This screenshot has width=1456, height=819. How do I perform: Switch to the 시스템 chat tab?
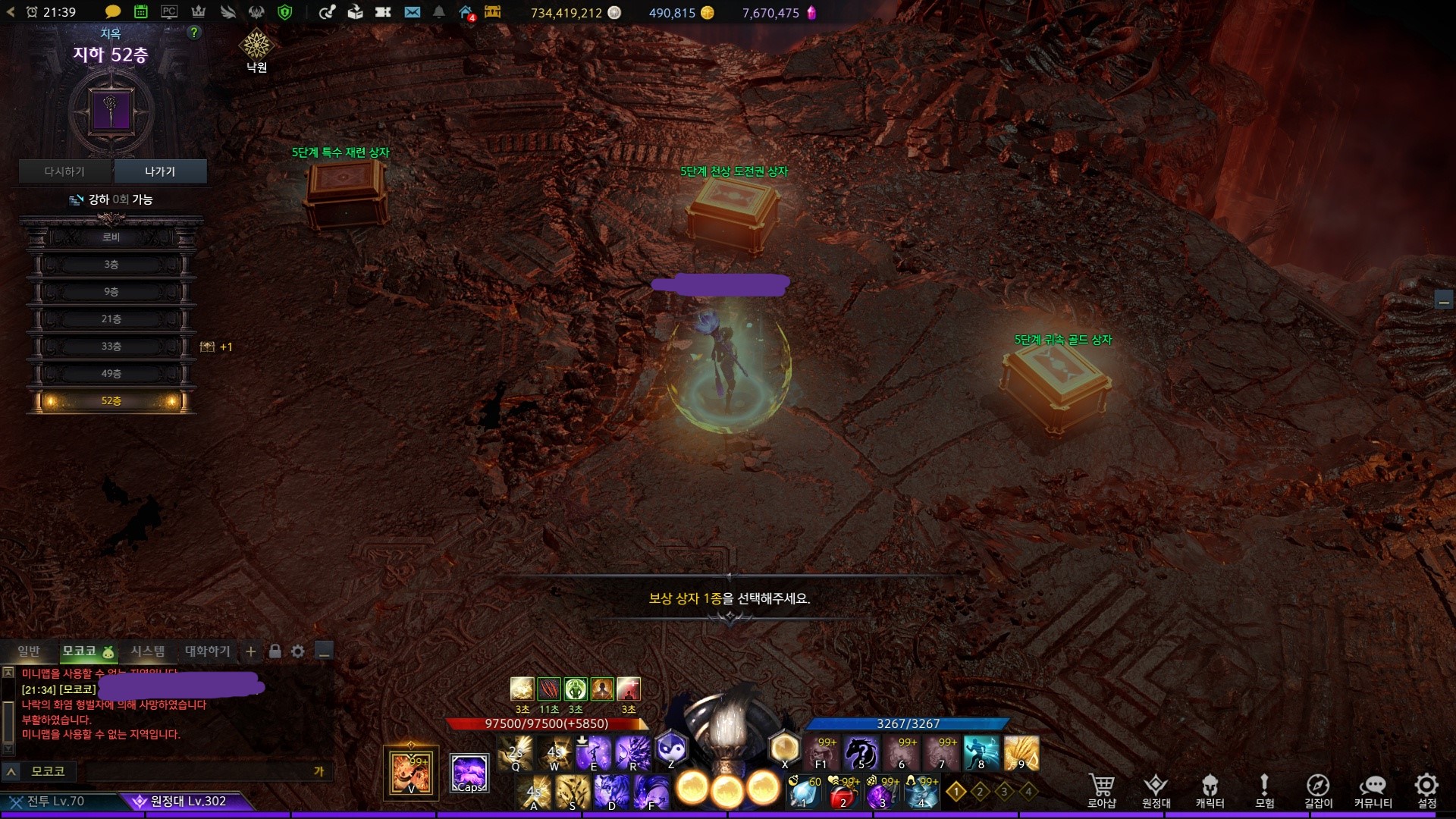point(147,651)
